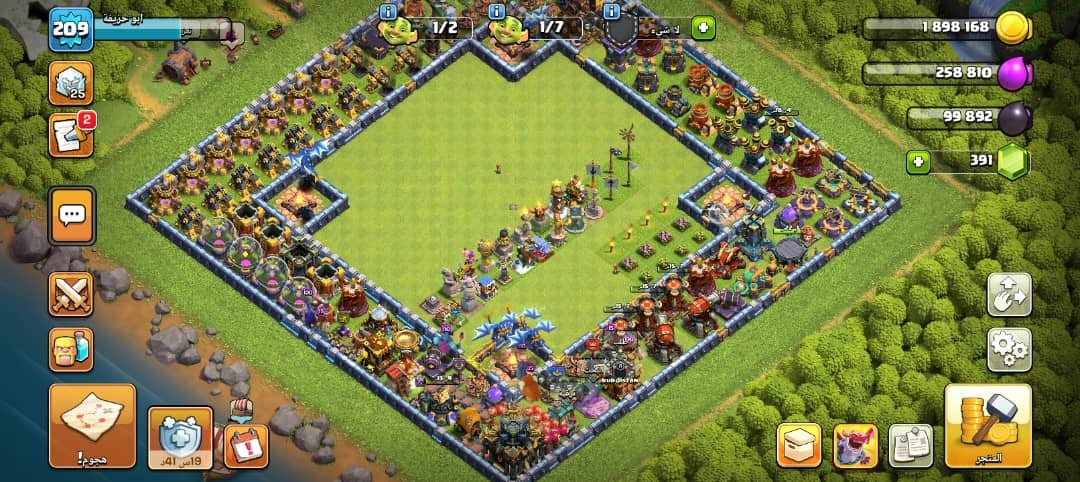This screenshot has width=1080, height=482.
Task: Open the purple dragon event icon
Action: 855,445
